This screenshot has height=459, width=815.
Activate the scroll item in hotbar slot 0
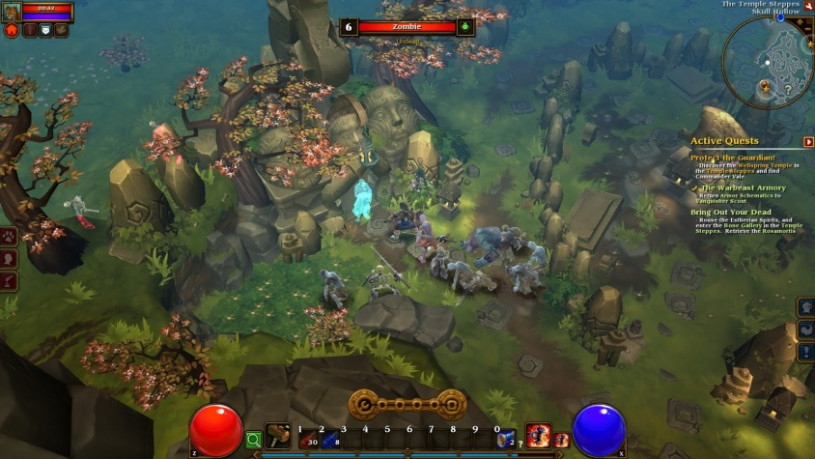(x=506, y=437)
